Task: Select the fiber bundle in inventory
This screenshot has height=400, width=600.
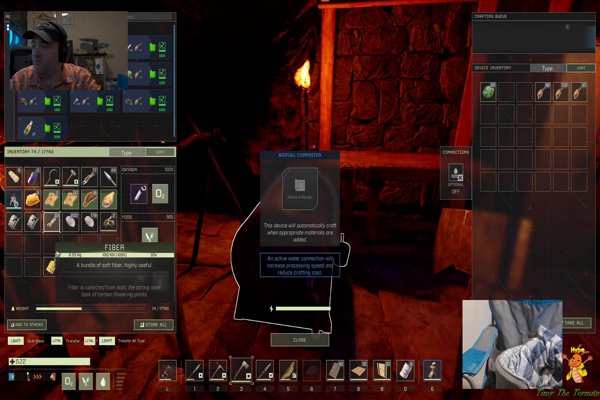Action: pyautogui.click(x=51, y=265)
